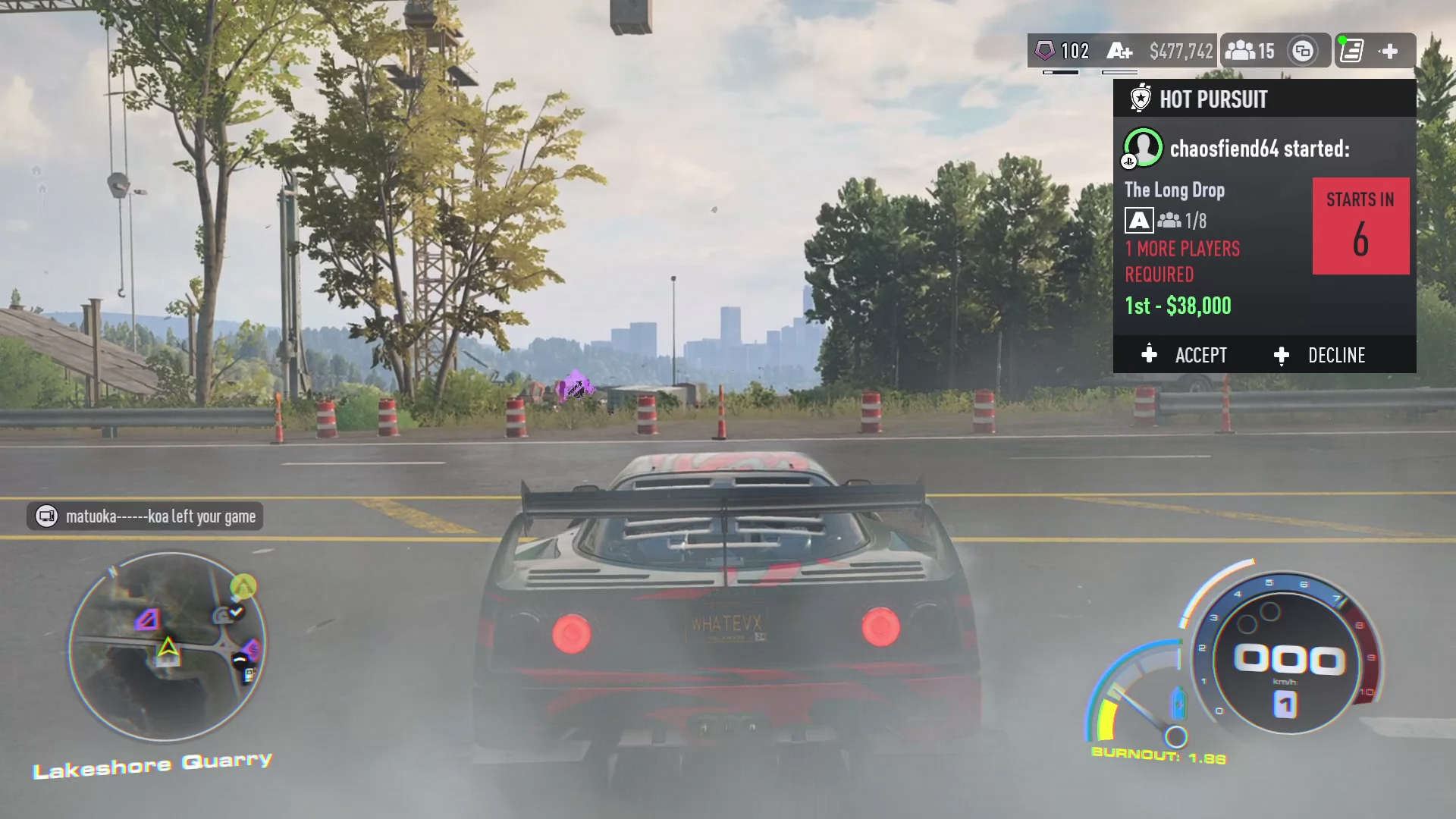
Task: Decline the Long Drop race invite
Action: point(1321,355)
